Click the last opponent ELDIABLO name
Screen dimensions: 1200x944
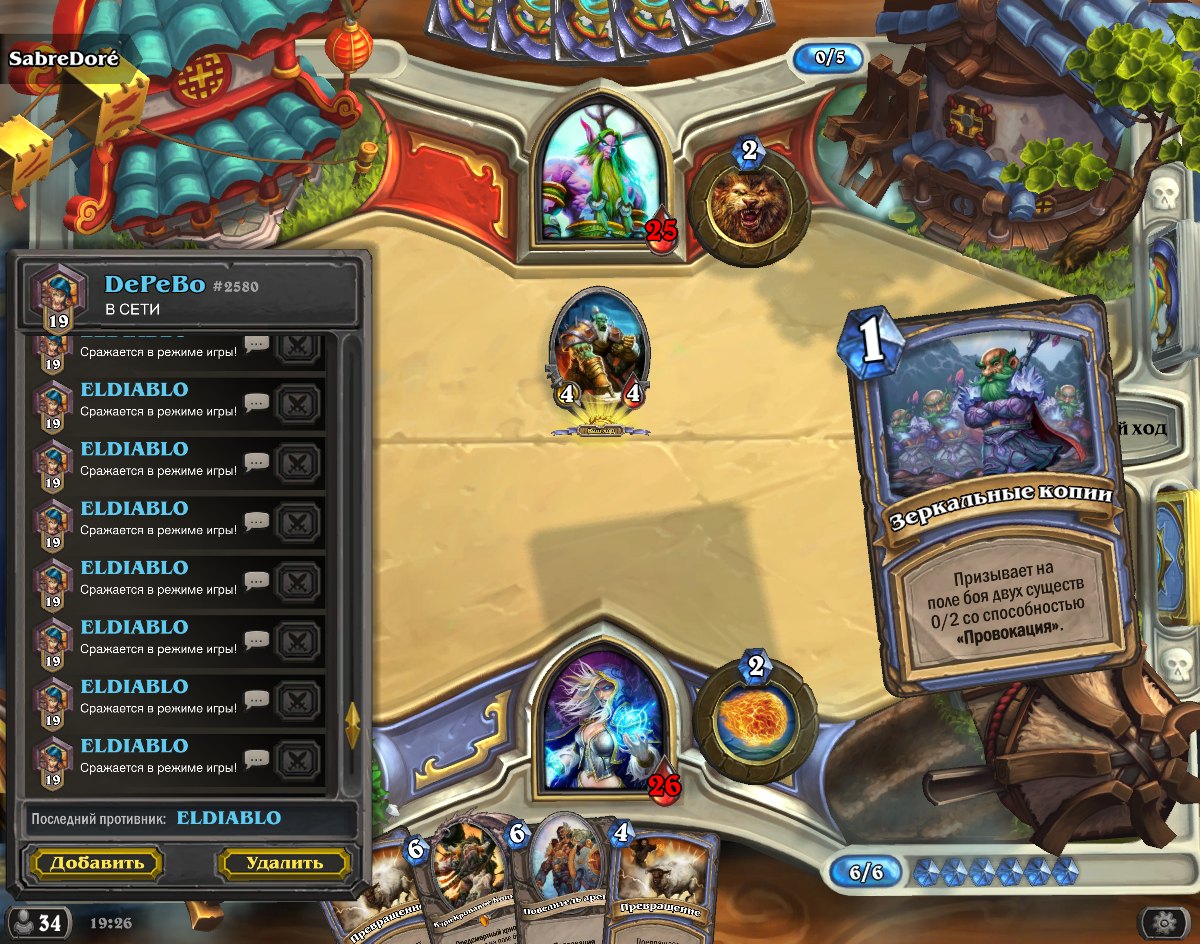229,818
